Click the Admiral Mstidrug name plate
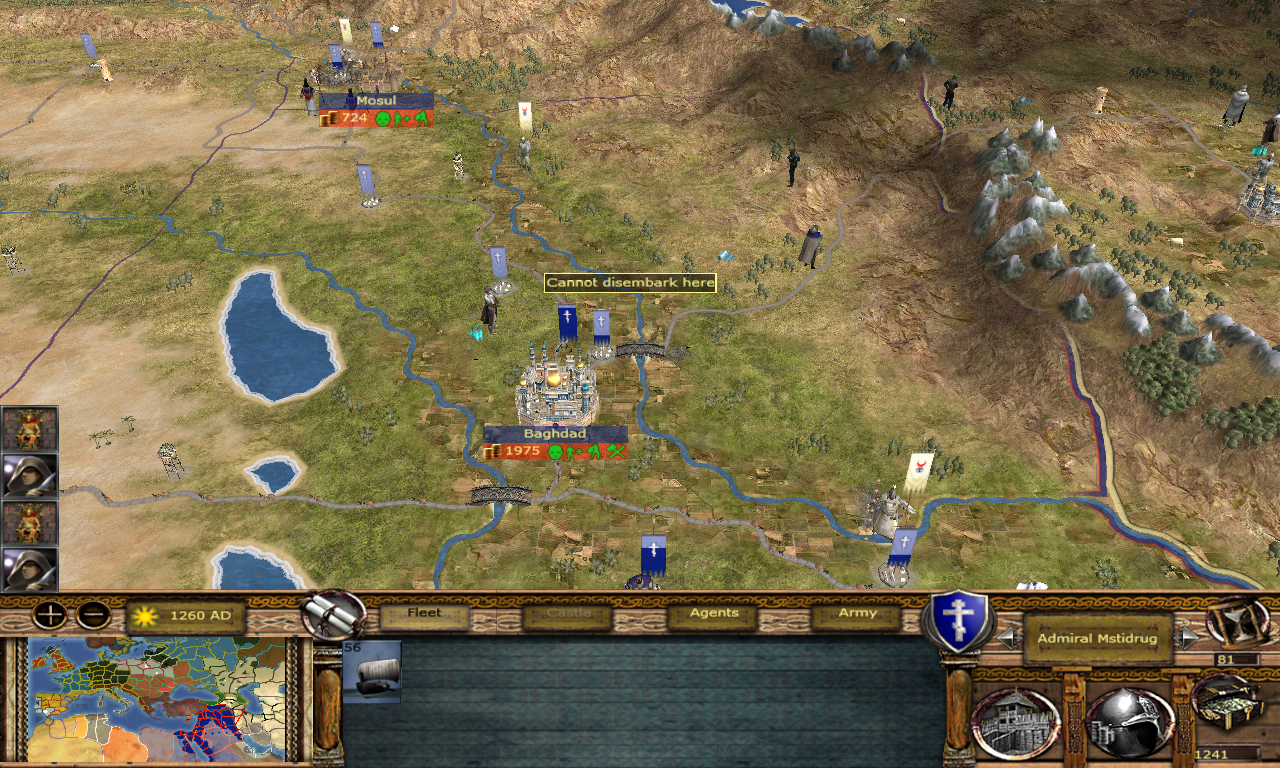 click(x=1097, y=638)
